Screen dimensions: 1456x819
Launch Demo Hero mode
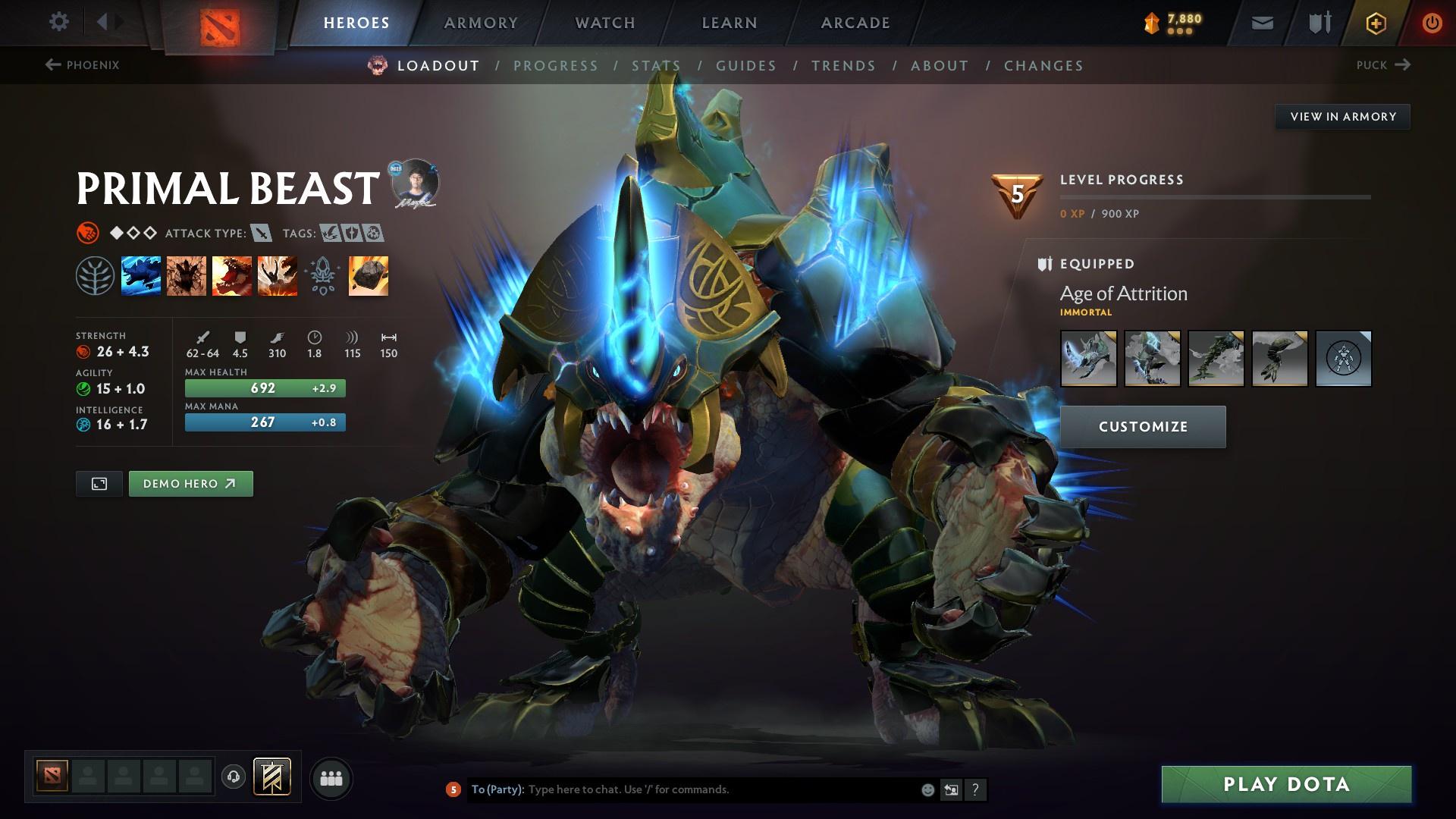pos(190,484)
